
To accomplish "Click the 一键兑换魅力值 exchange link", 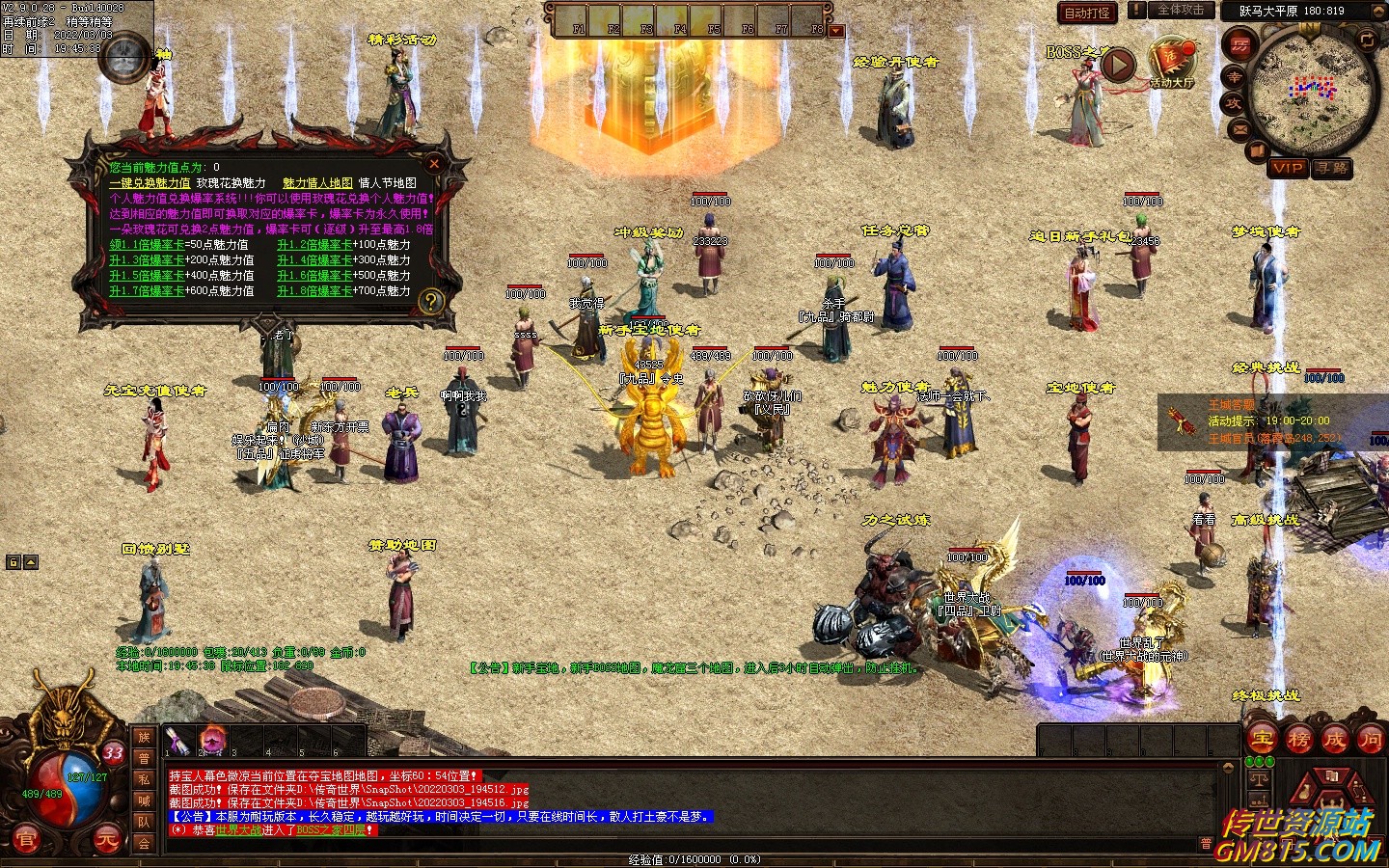I will [150, 183].
